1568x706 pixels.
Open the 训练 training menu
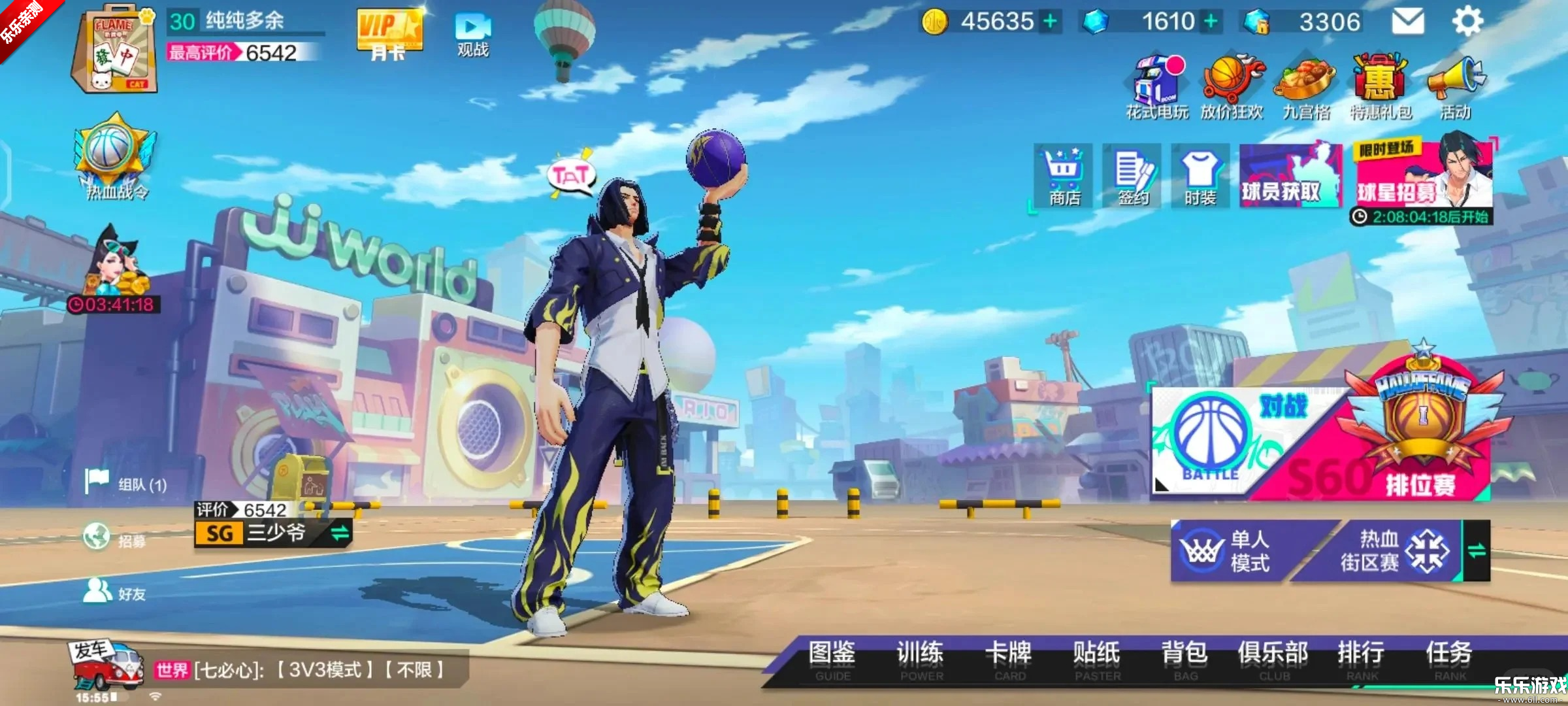click(x=921, y=660)
